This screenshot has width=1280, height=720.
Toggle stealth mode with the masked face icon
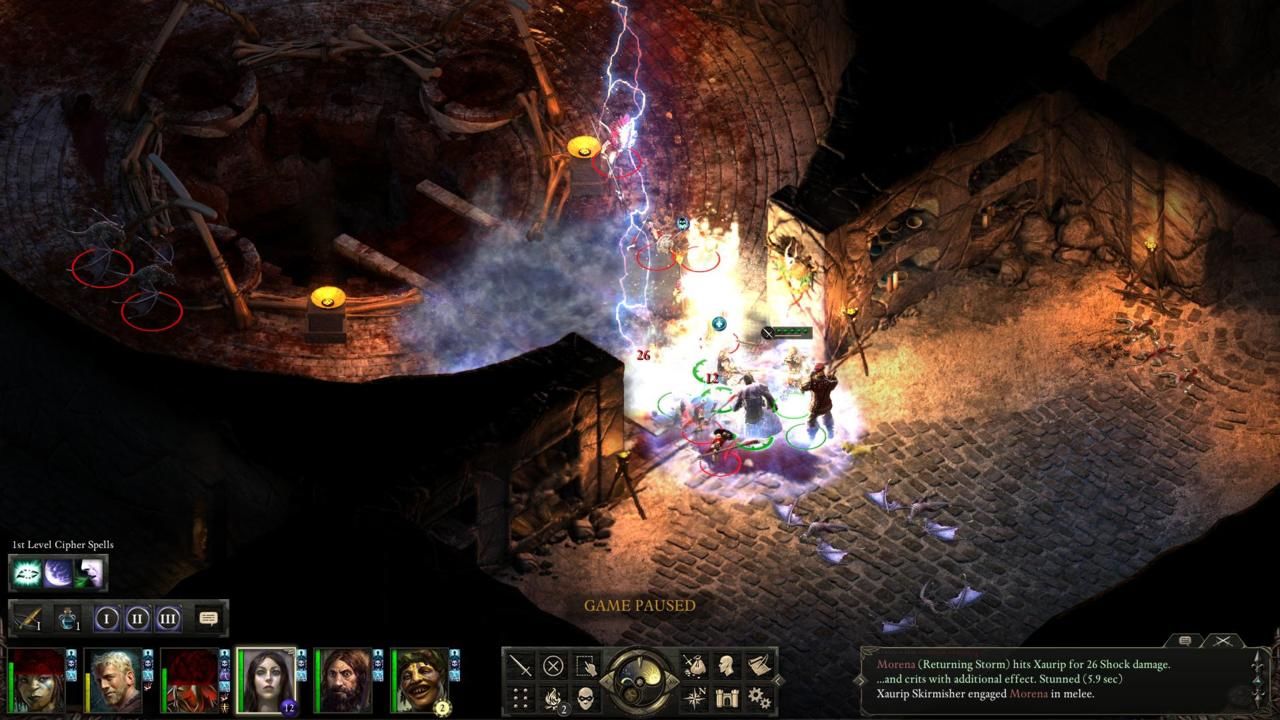tap(586, 697)
